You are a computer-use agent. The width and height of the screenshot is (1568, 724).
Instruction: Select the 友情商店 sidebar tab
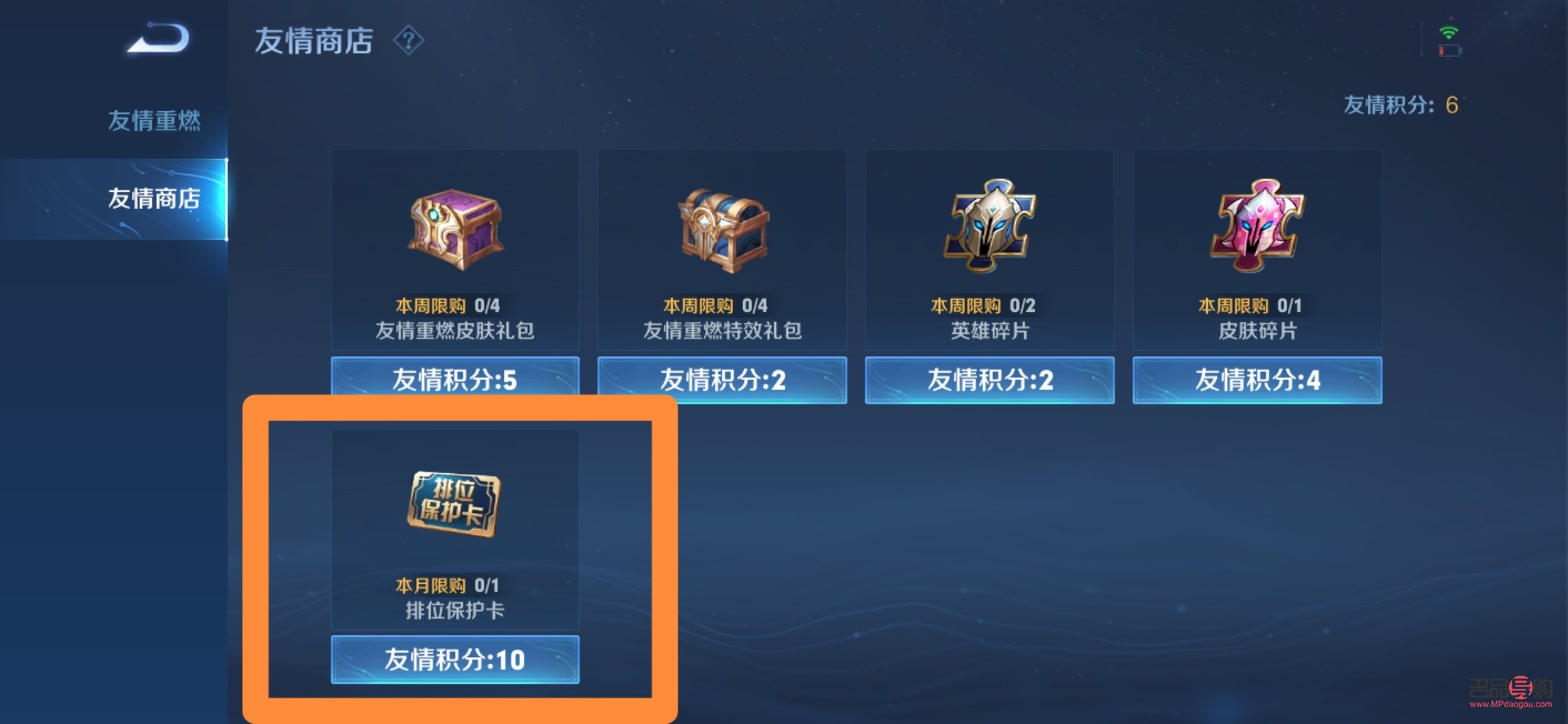(154, 198)
